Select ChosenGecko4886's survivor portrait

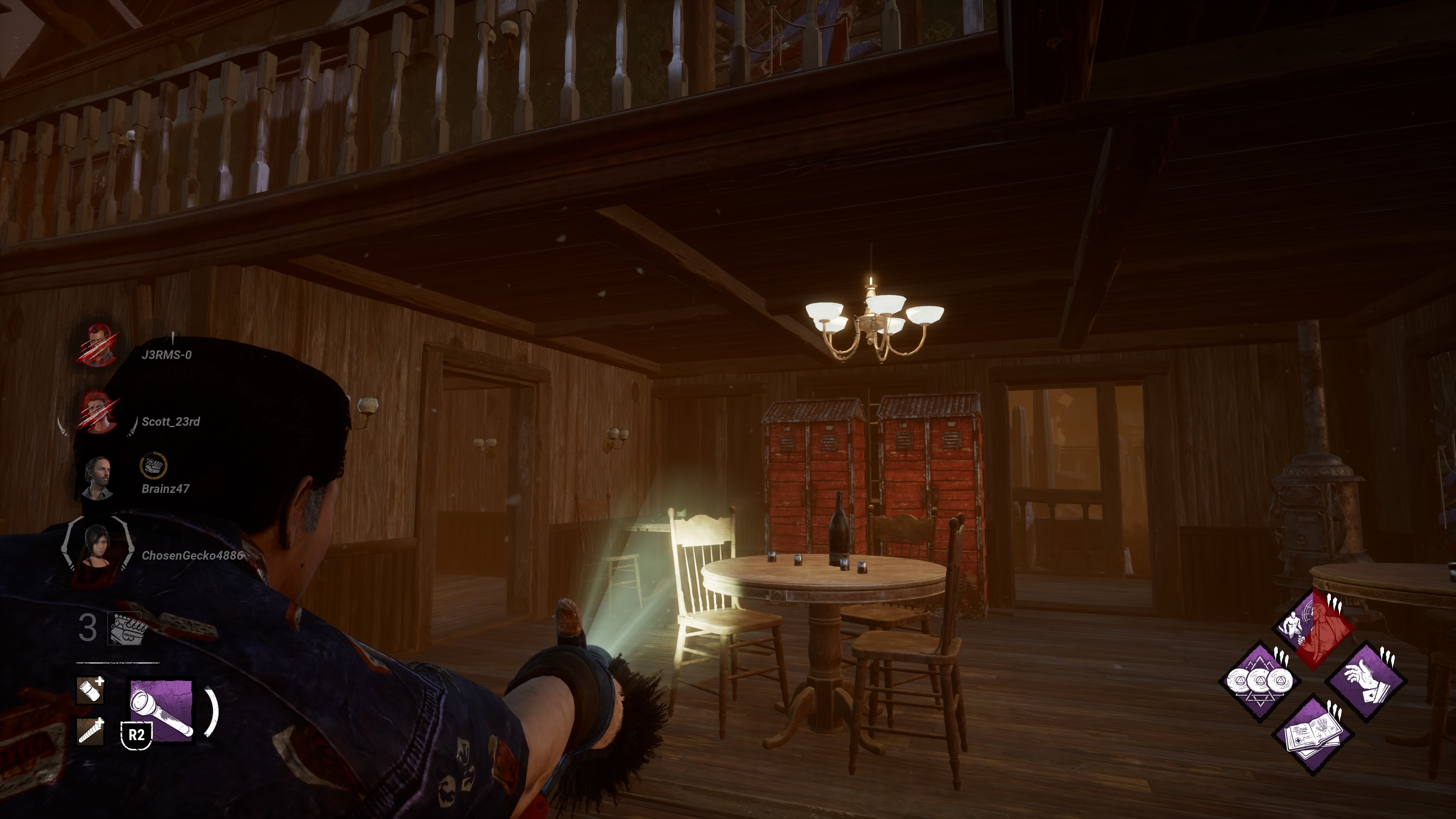point(97,546)
